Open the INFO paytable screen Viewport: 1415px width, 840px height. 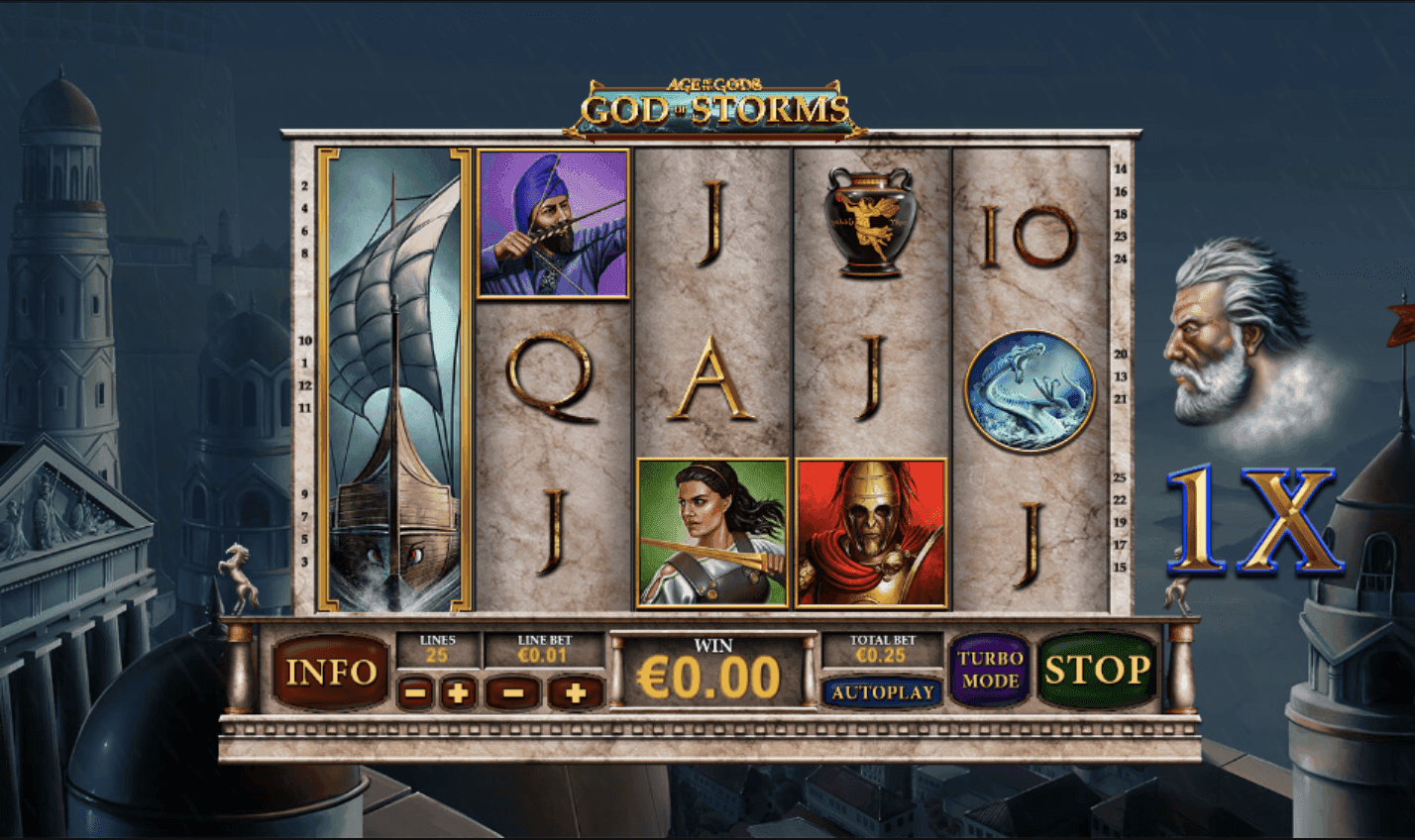tap(331, 673)
